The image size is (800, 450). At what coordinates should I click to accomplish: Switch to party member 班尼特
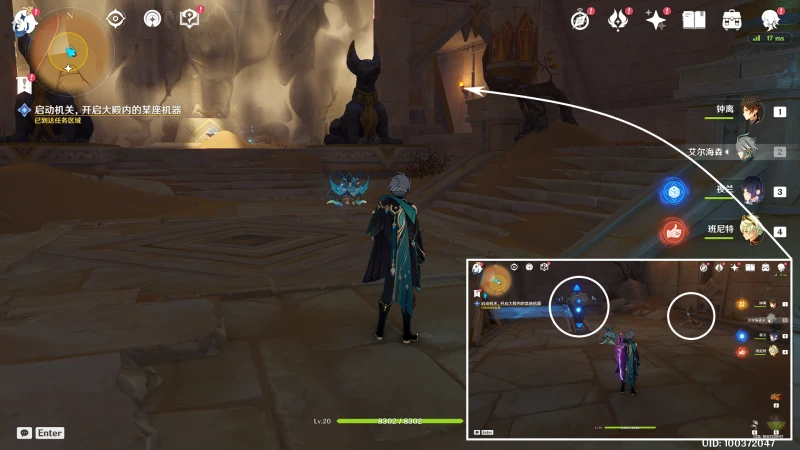[750, 231]
